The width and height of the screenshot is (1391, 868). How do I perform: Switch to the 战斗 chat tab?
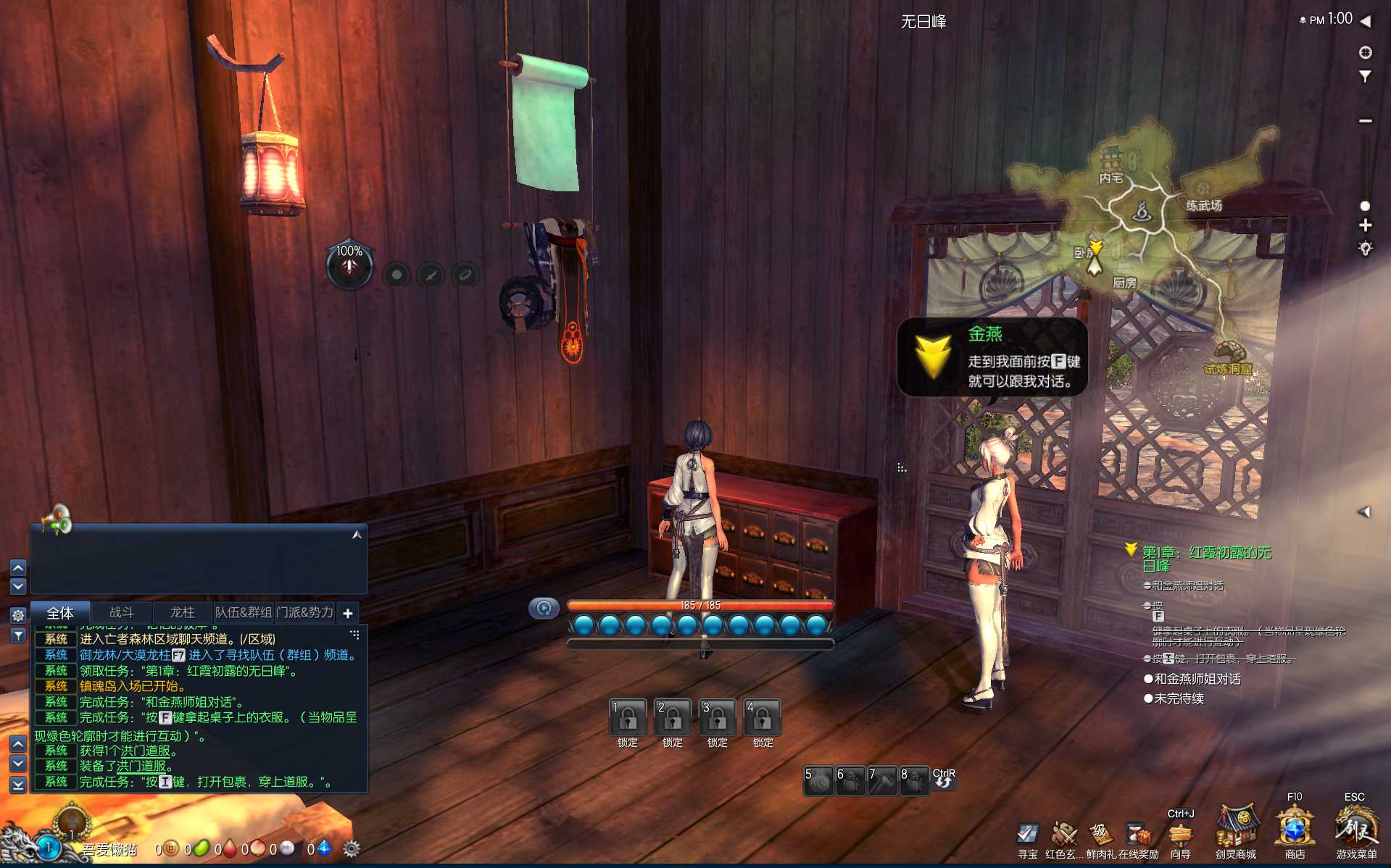coord(121,613)
